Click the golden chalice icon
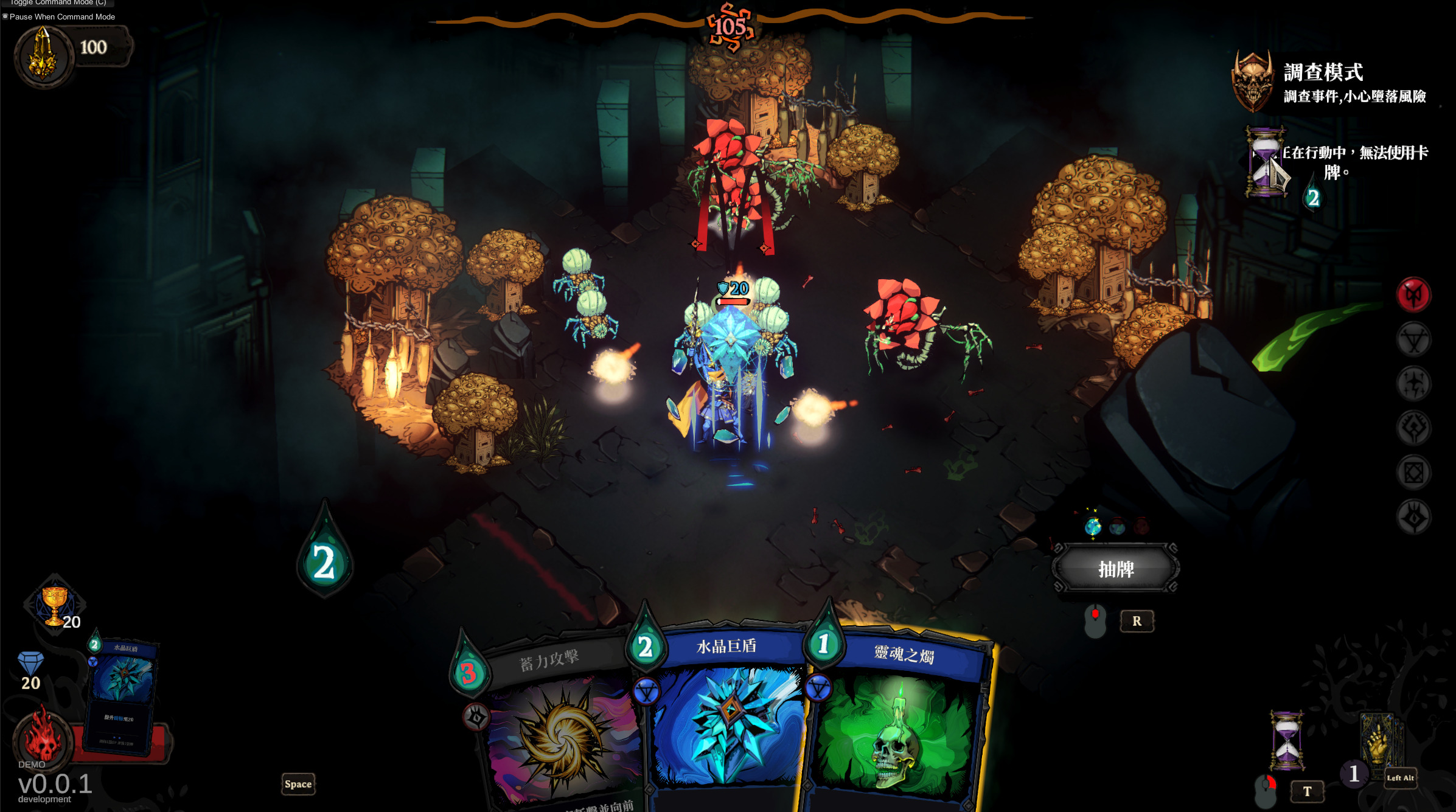Viewport: 1456px width, 812px height. [54, 605]
